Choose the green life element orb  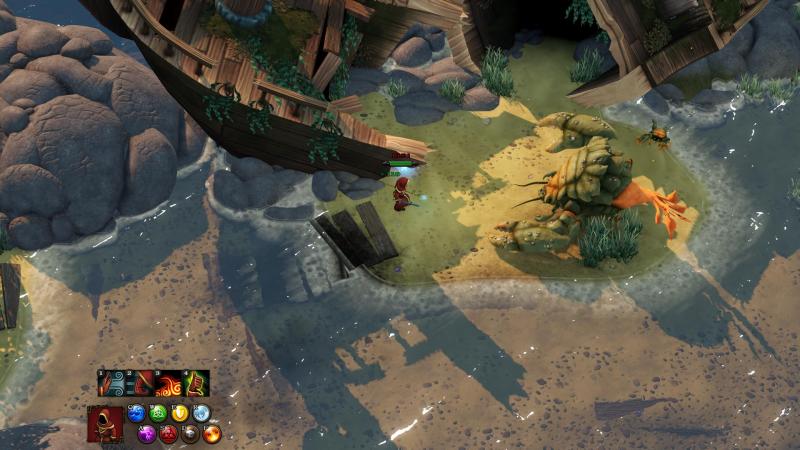pyautogui.click(x=158, y=413)
